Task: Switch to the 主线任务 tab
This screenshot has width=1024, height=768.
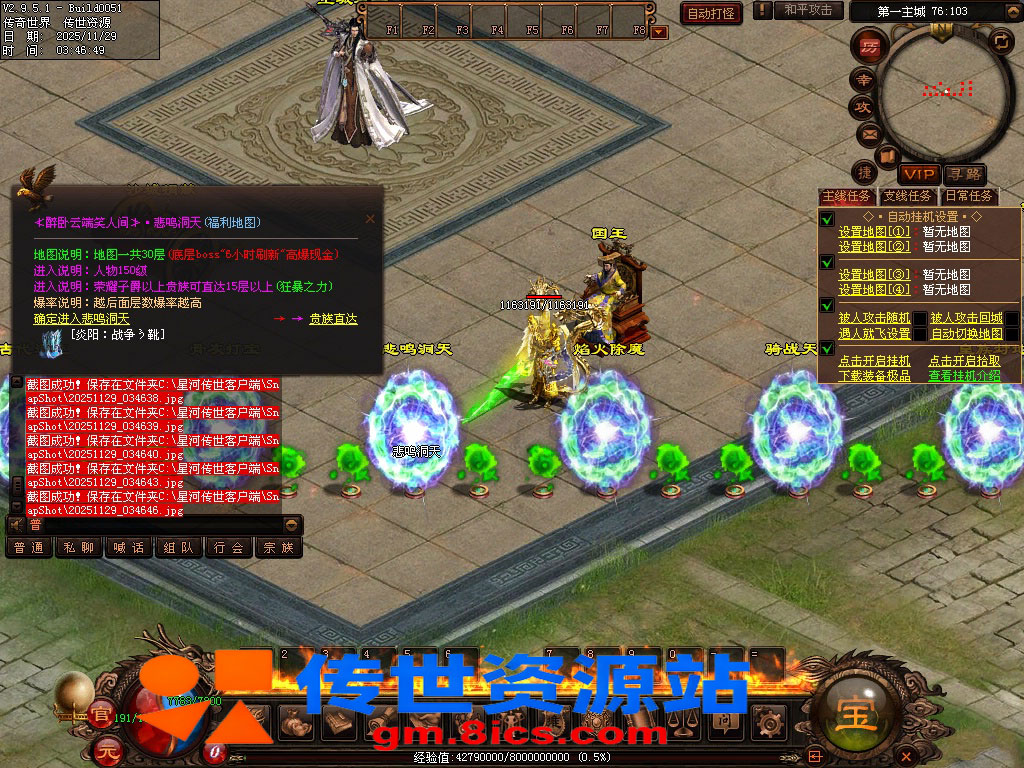Action: (846, 196)
